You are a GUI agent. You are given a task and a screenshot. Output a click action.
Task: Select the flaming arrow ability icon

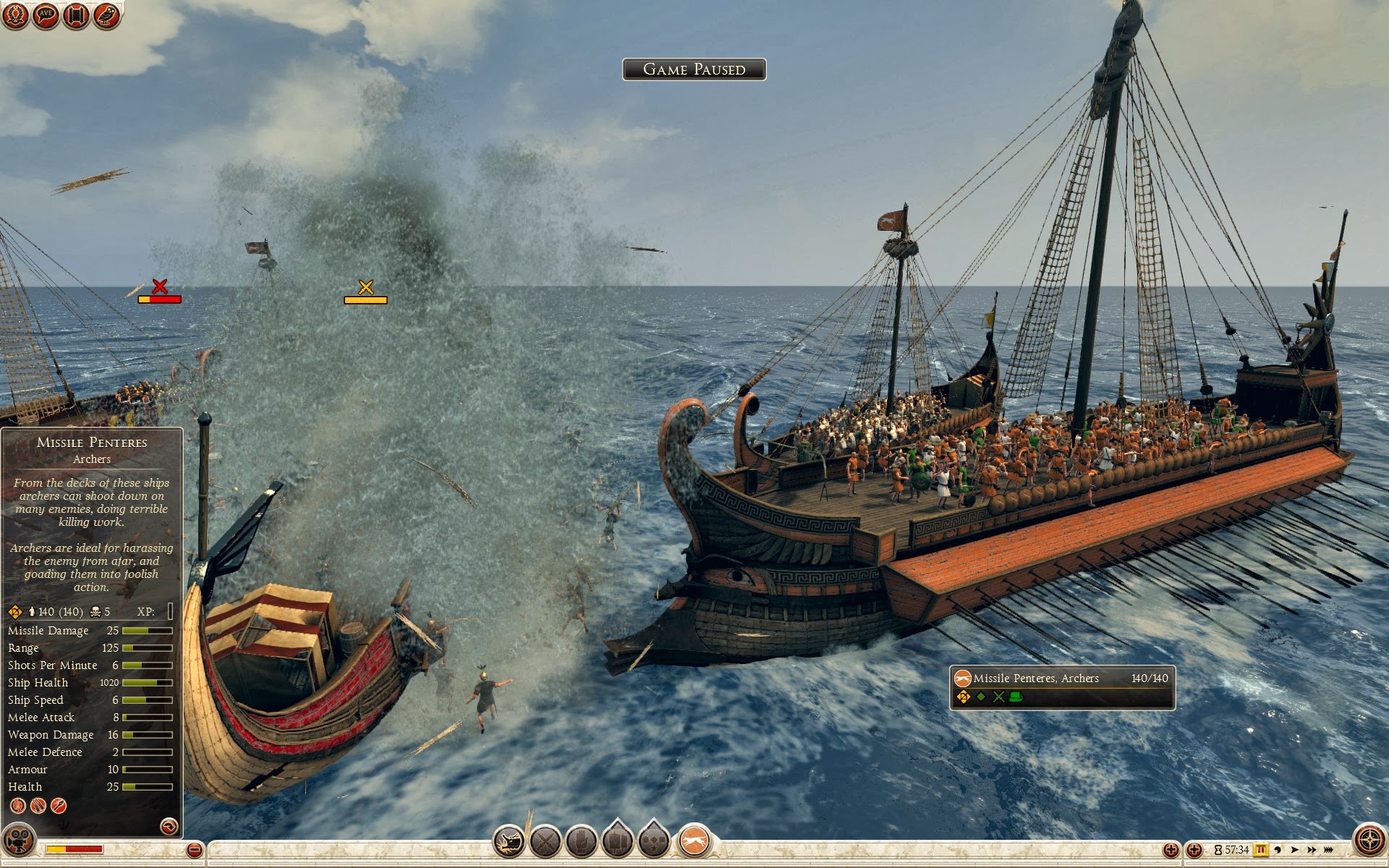(x=59, y=805)
